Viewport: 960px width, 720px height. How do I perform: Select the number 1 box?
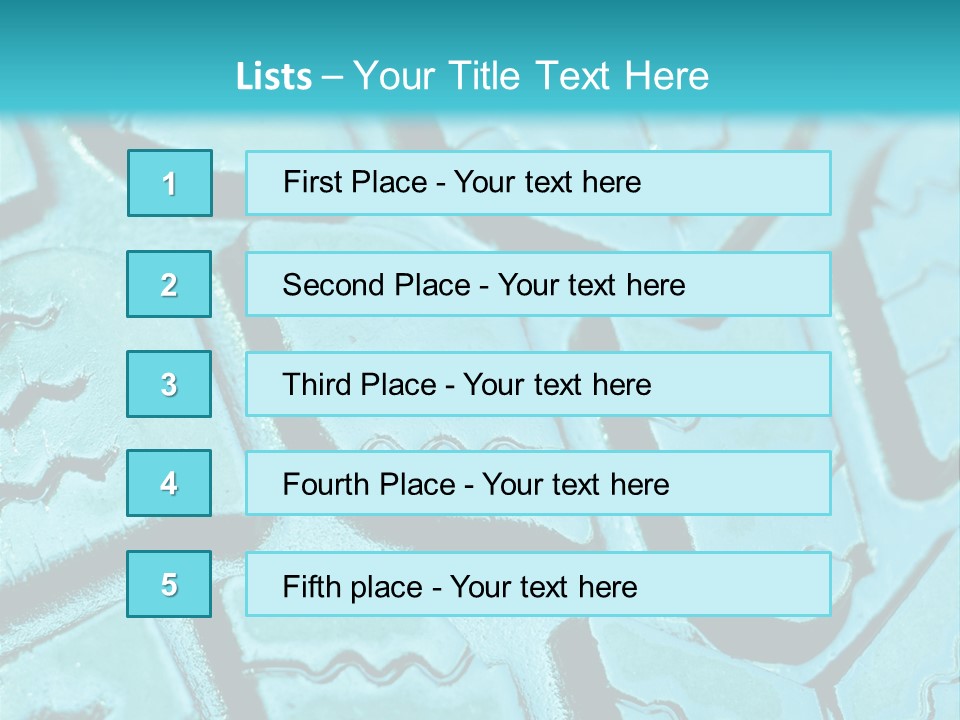(x=170, y=183)
